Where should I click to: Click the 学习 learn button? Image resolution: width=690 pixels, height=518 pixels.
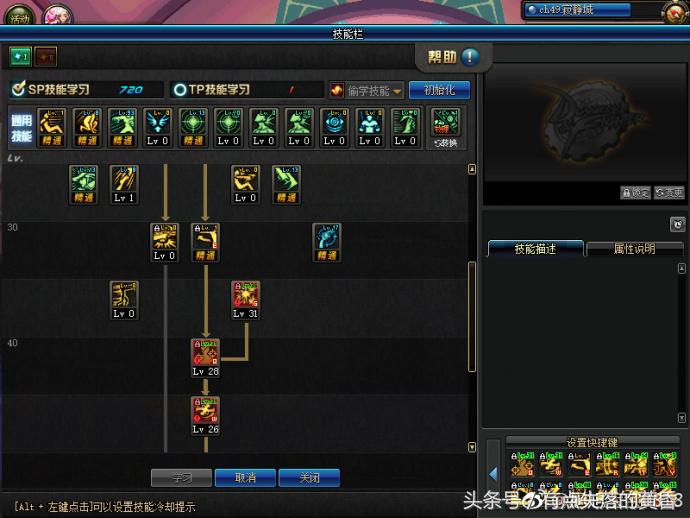coord(180,478)
